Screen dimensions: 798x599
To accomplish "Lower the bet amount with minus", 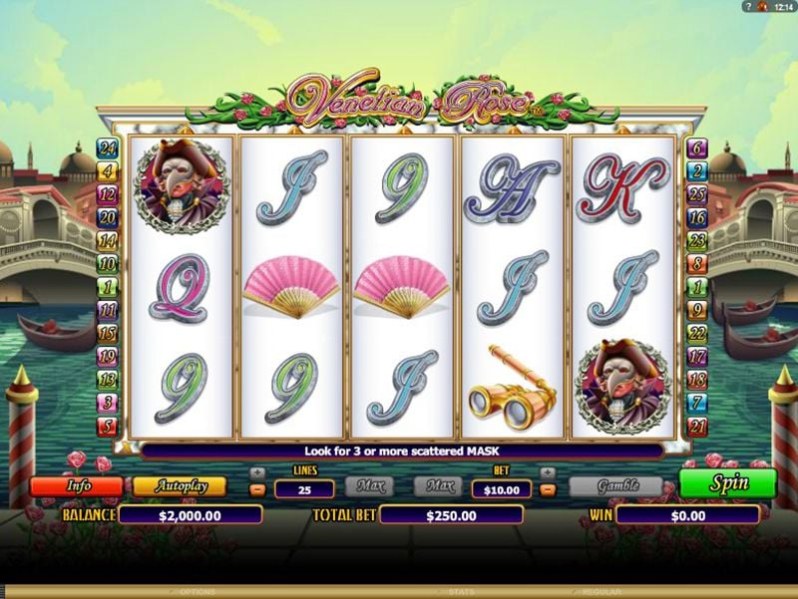I will [547, 490].
